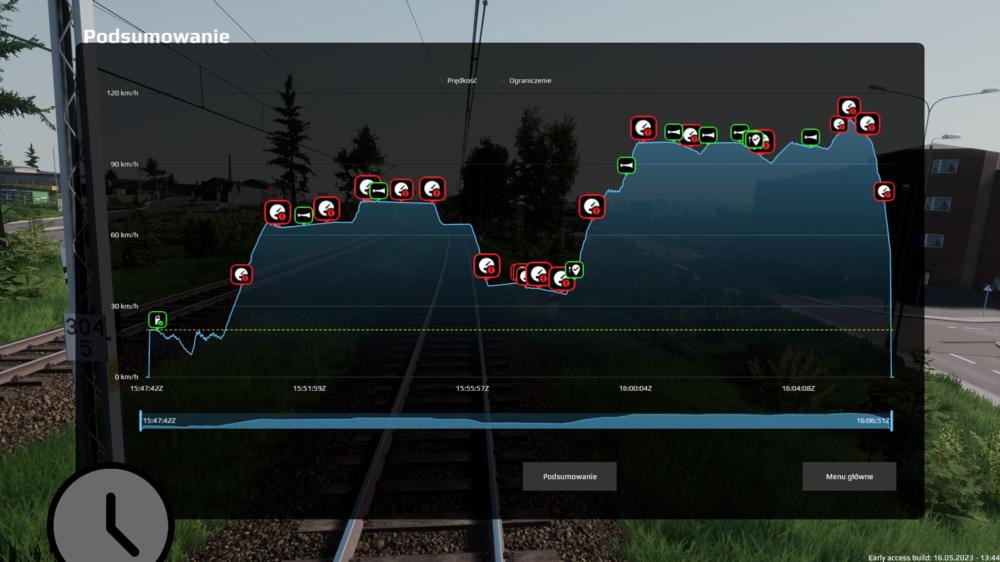Select the green shield marker after the speed dip
Viewport: 1000px width, 562px height.
click(574, 269)
